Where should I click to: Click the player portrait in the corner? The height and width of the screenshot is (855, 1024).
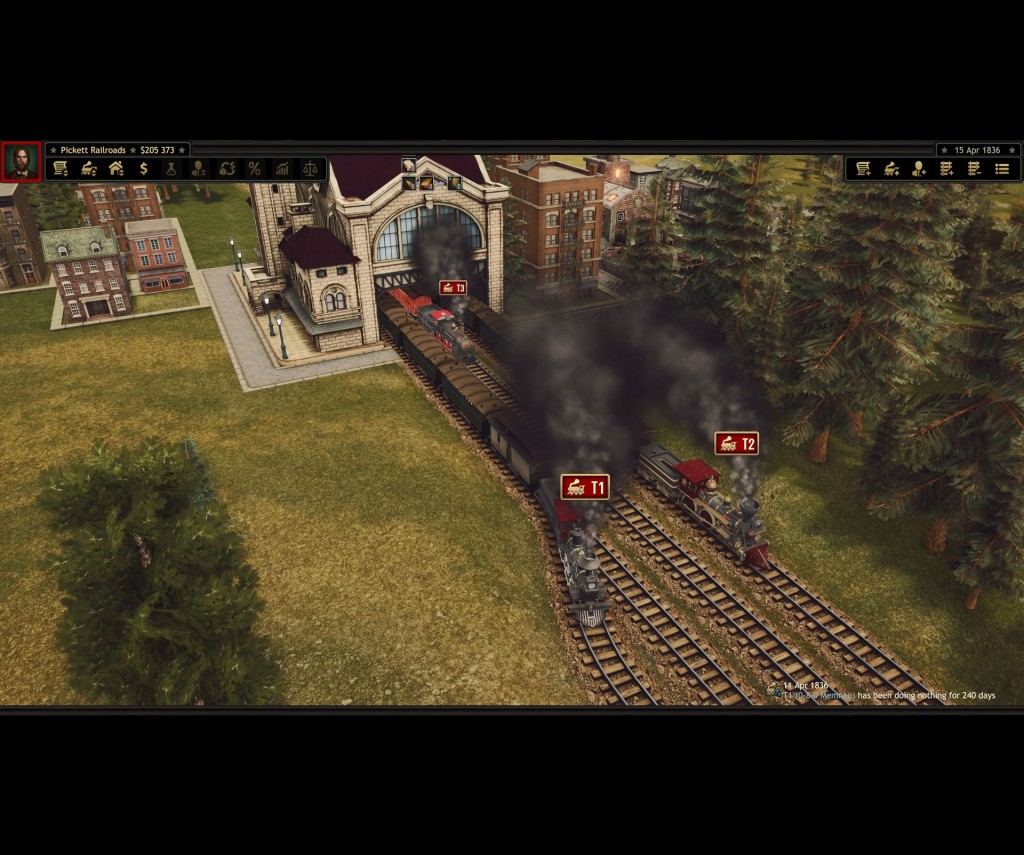pos(21,162)
